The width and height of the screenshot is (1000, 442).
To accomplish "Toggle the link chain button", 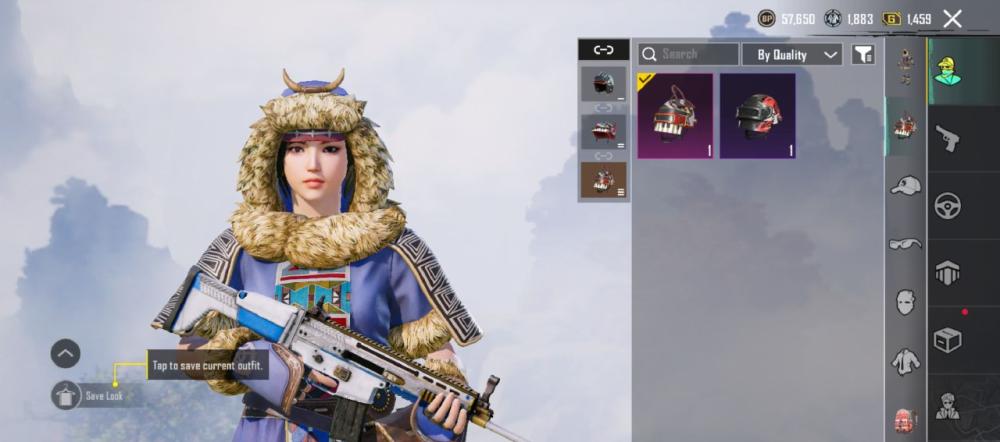I will [x=603, y=50].
